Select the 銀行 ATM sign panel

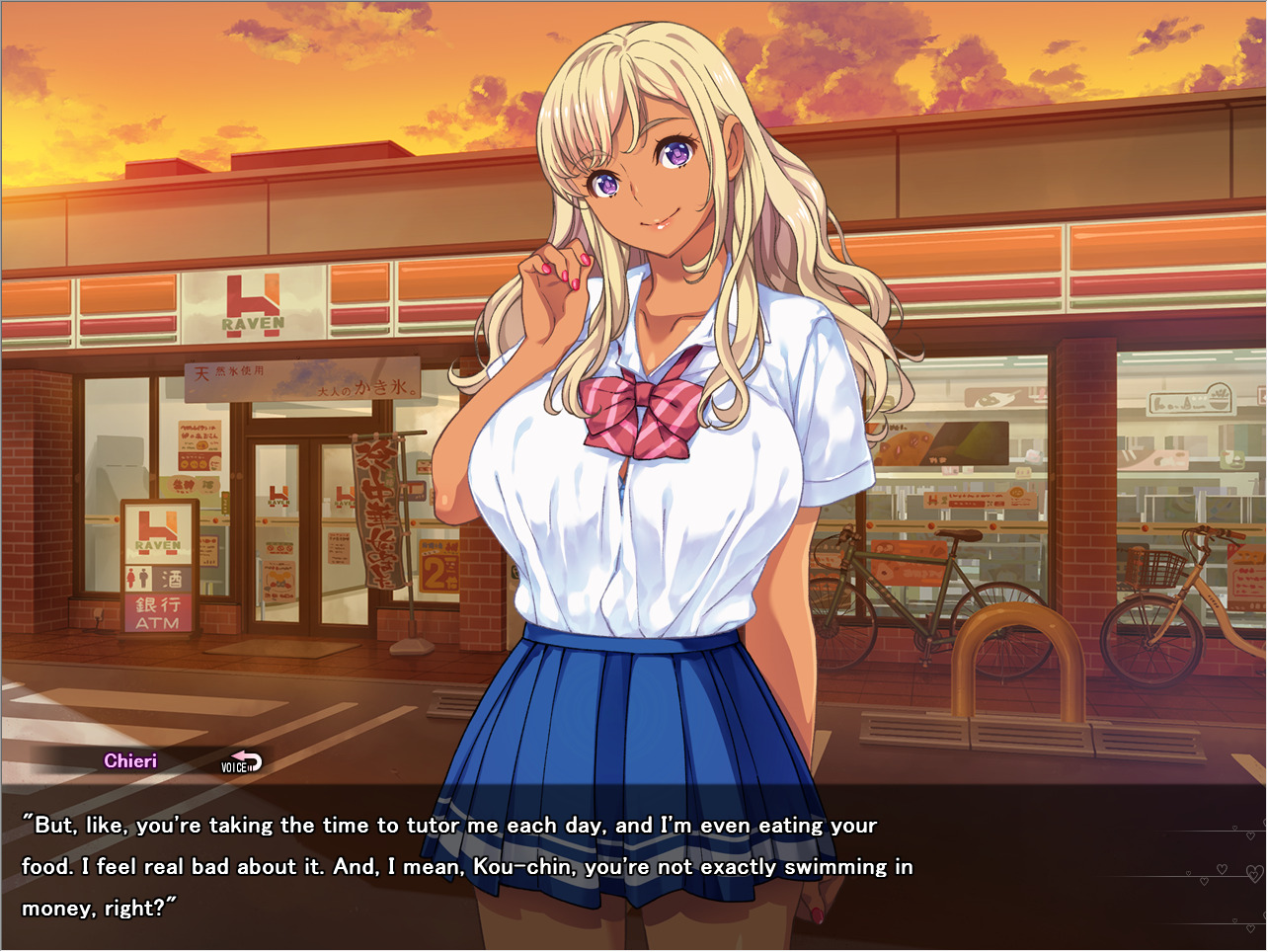click(157, 614)
